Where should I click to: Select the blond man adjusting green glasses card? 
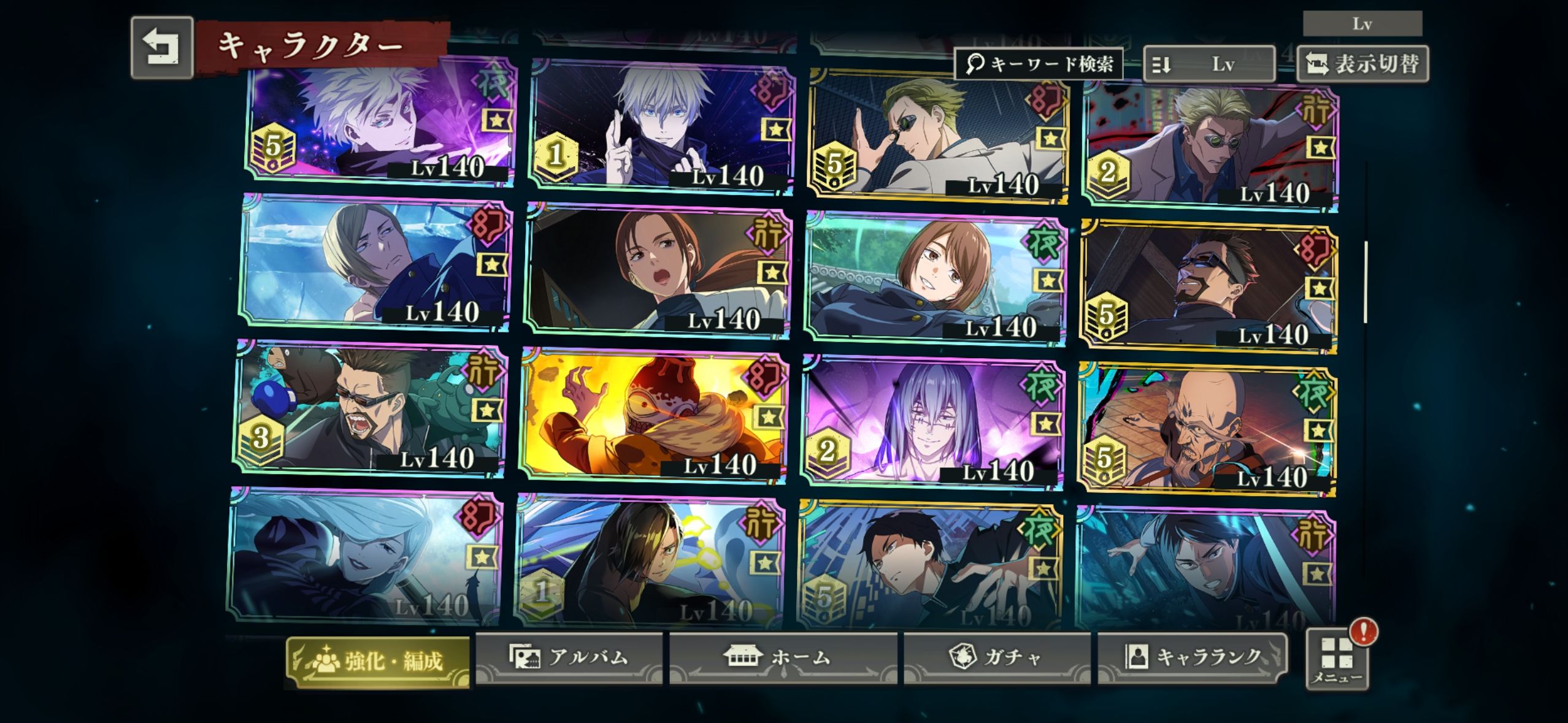point(937,136)
